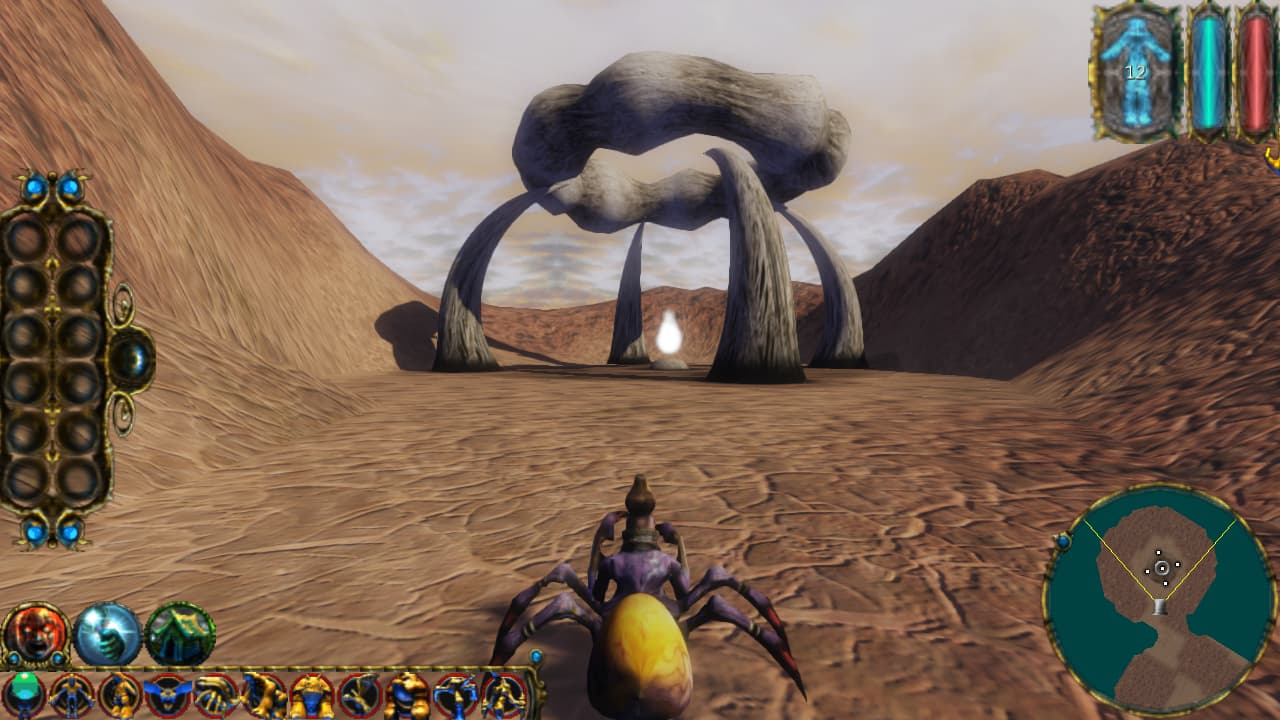Toggle the blue orb on the minimap rim
This screenshot has width=1280, height=720.
pos(1063,542)
